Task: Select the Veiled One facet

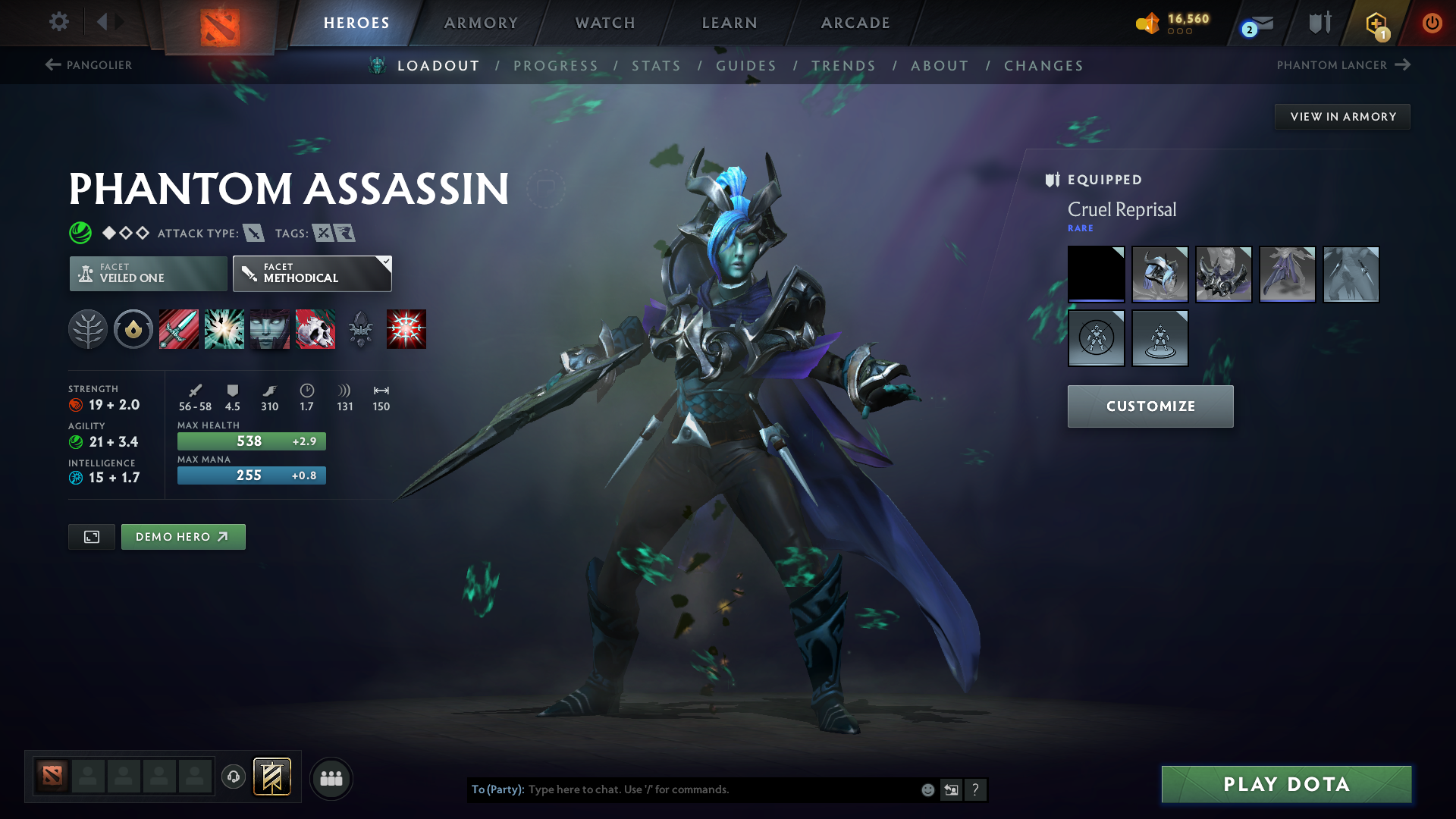Action: coord(147,274)
